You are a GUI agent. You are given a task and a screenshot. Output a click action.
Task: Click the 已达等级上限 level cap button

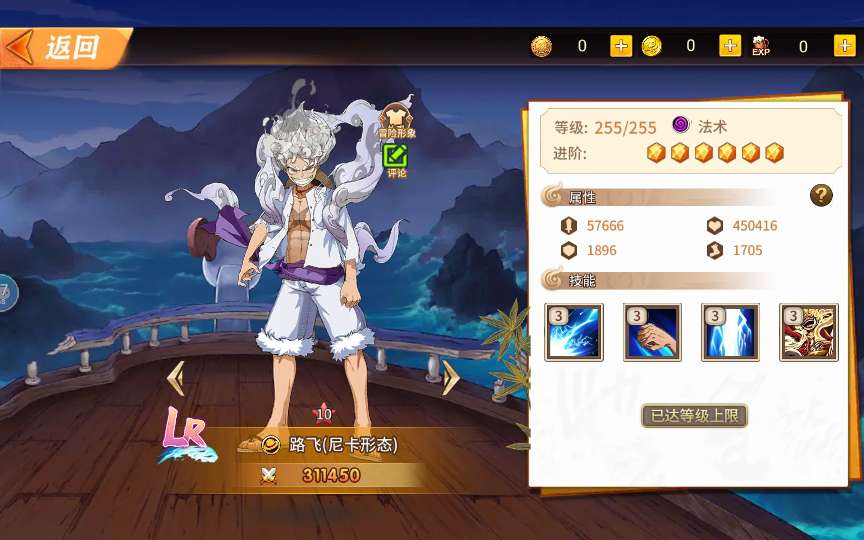pos(694,415)
